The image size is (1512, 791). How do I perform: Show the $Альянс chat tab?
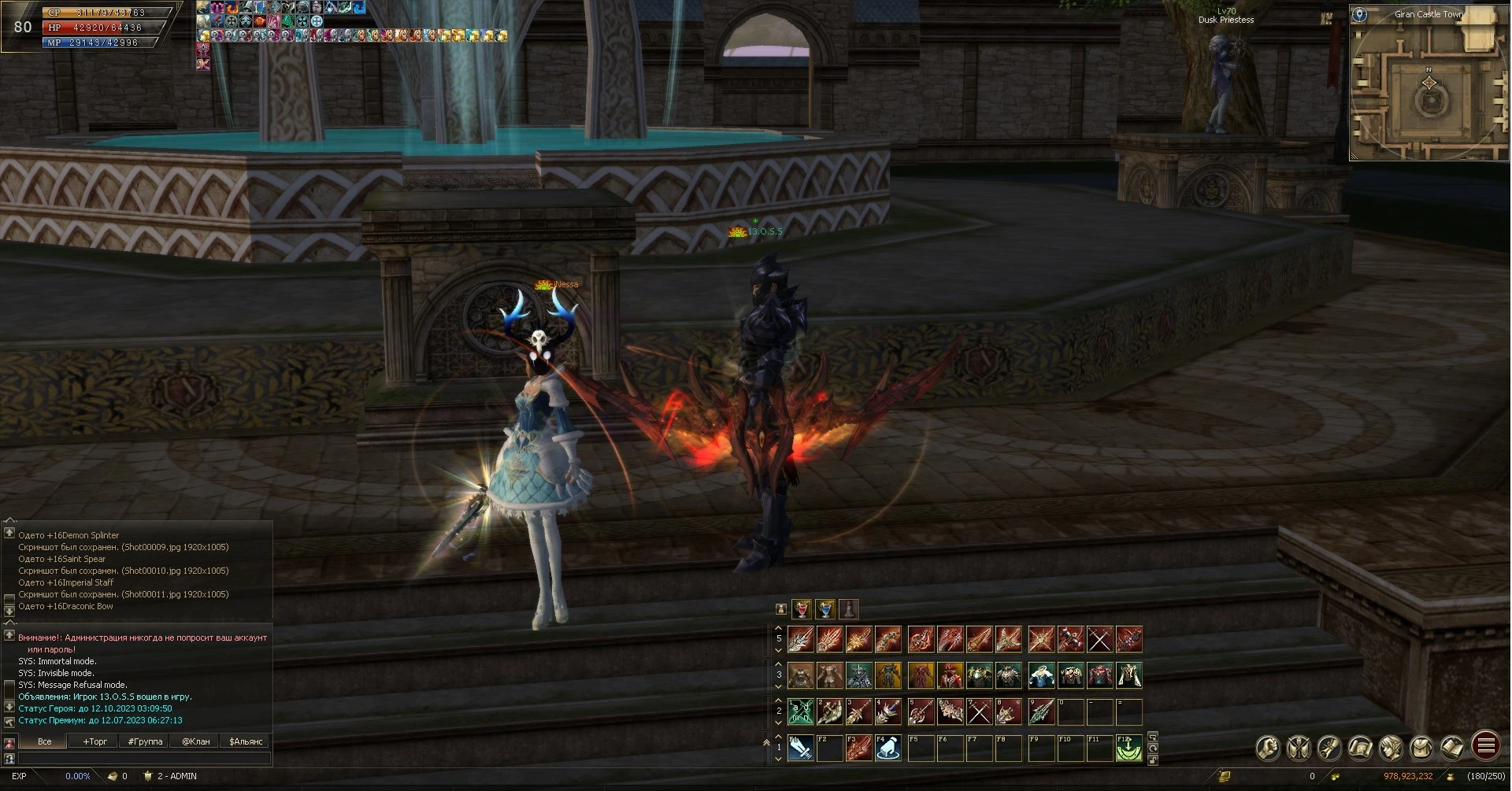coord(246,741)
